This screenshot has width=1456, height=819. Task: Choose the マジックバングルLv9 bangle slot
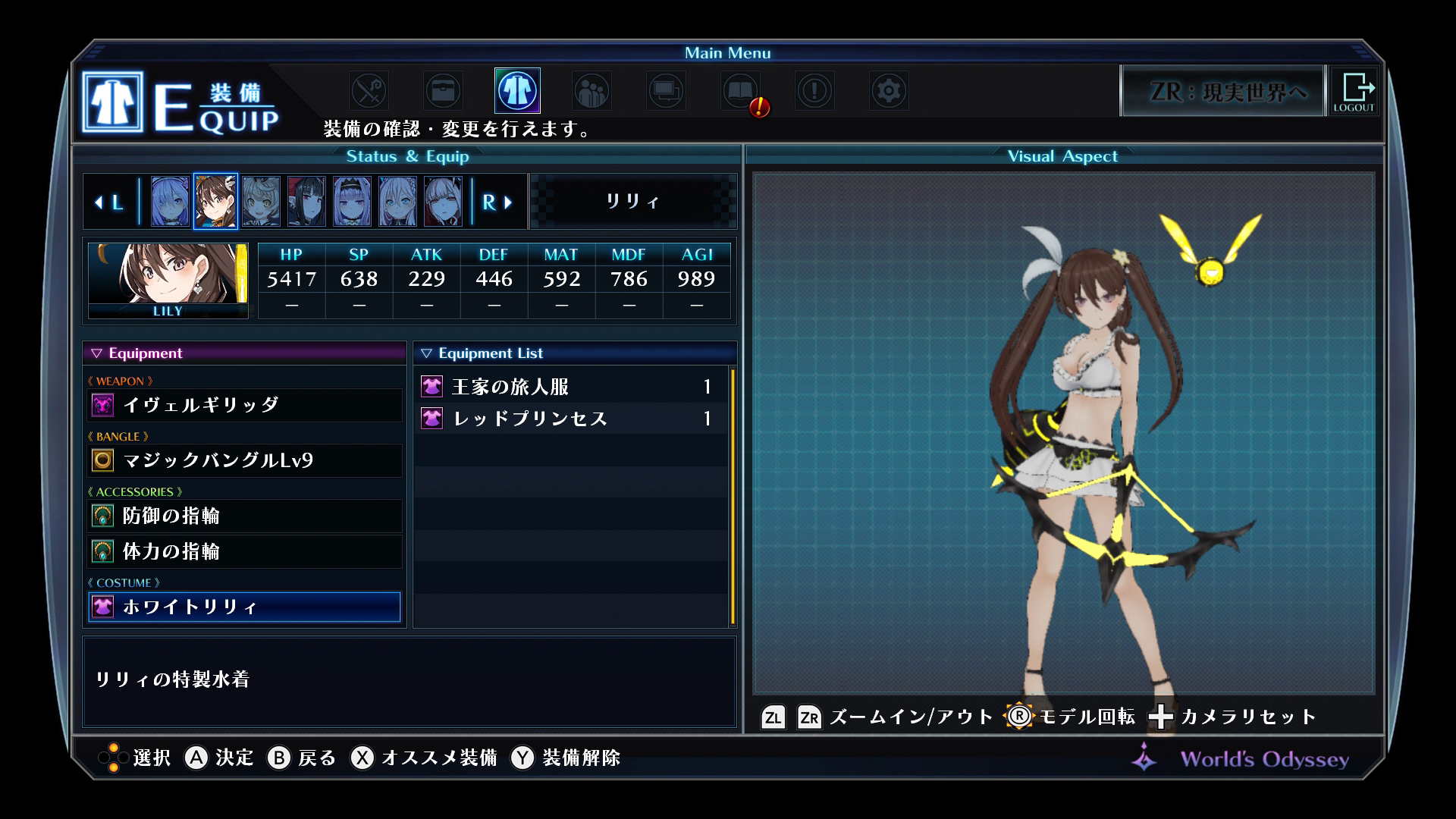click(244, 460)
